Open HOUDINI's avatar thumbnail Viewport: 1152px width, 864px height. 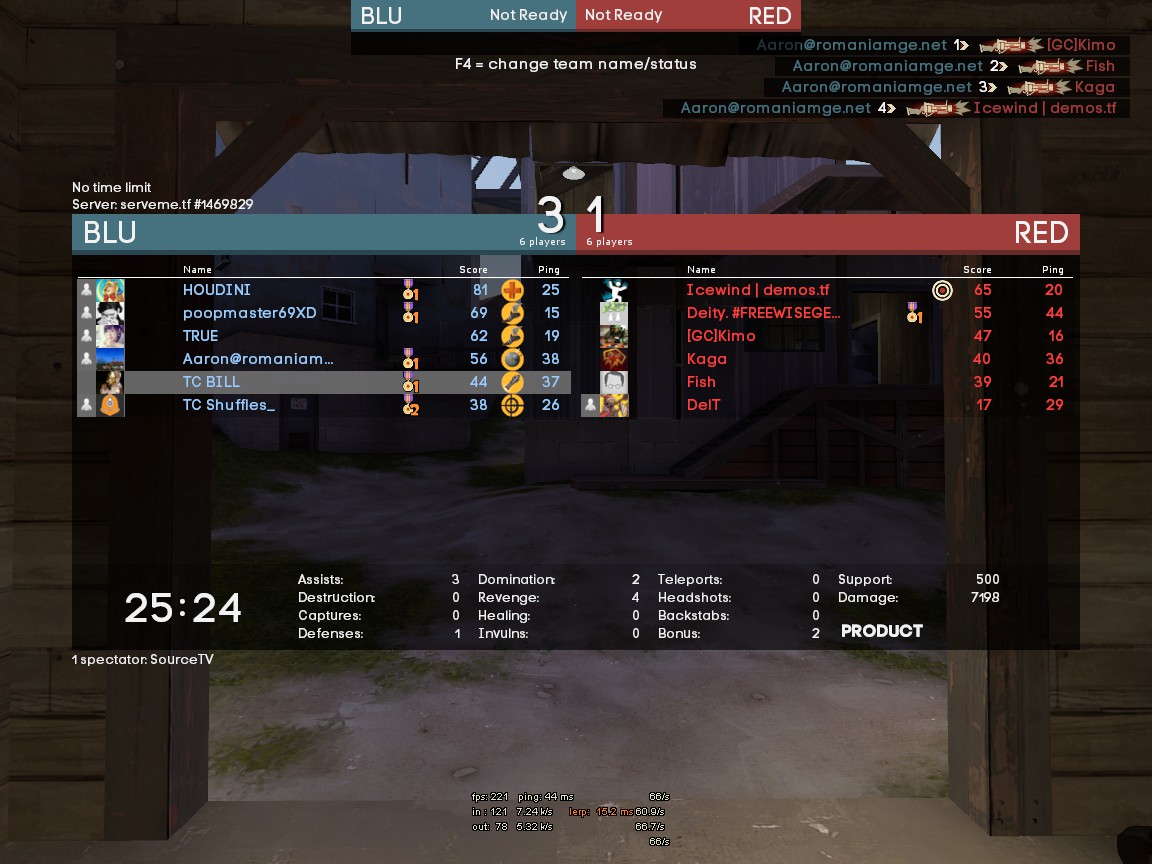point(110,290)
